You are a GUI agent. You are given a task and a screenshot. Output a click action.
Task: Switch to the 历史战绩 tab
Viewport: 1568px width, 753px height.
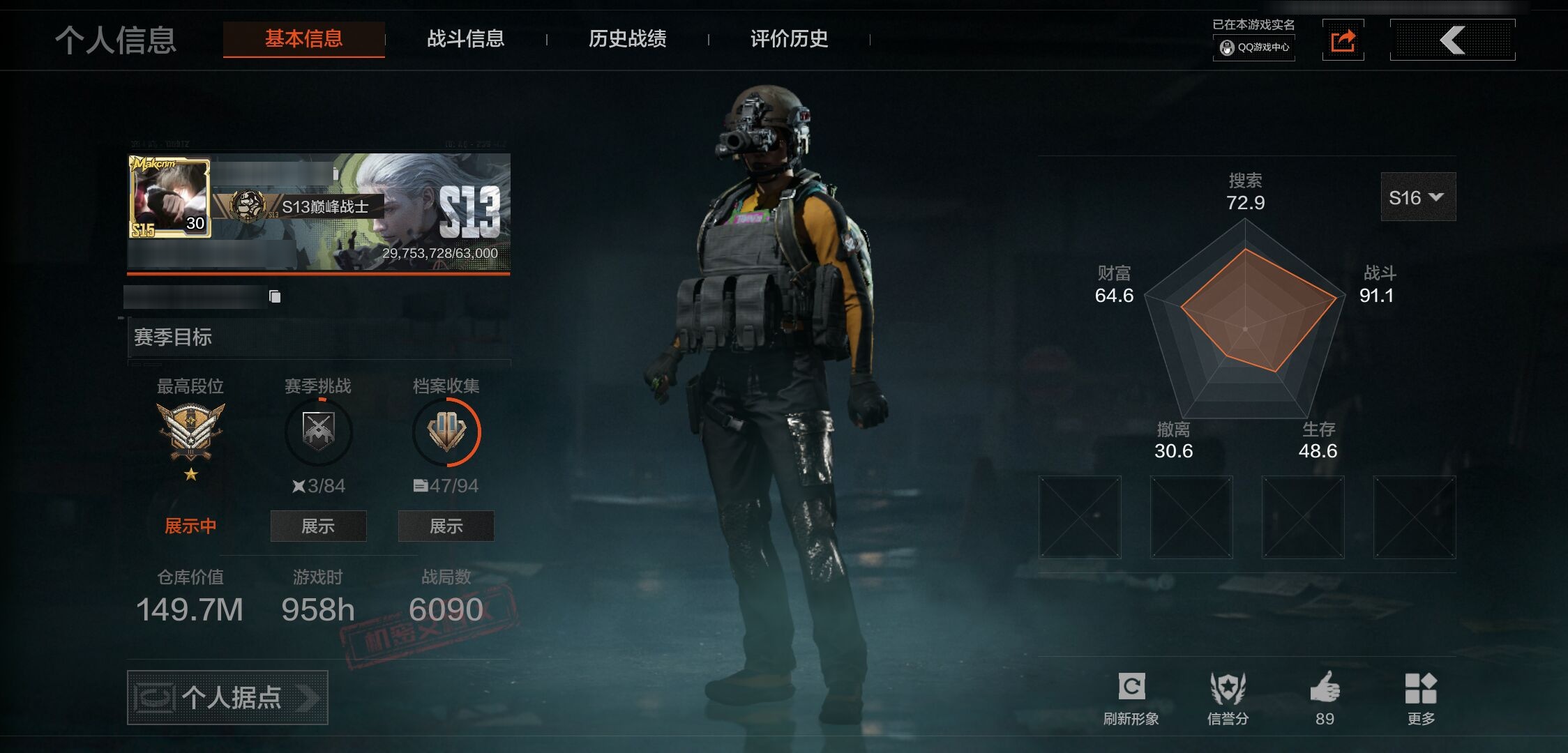point(627,39)
